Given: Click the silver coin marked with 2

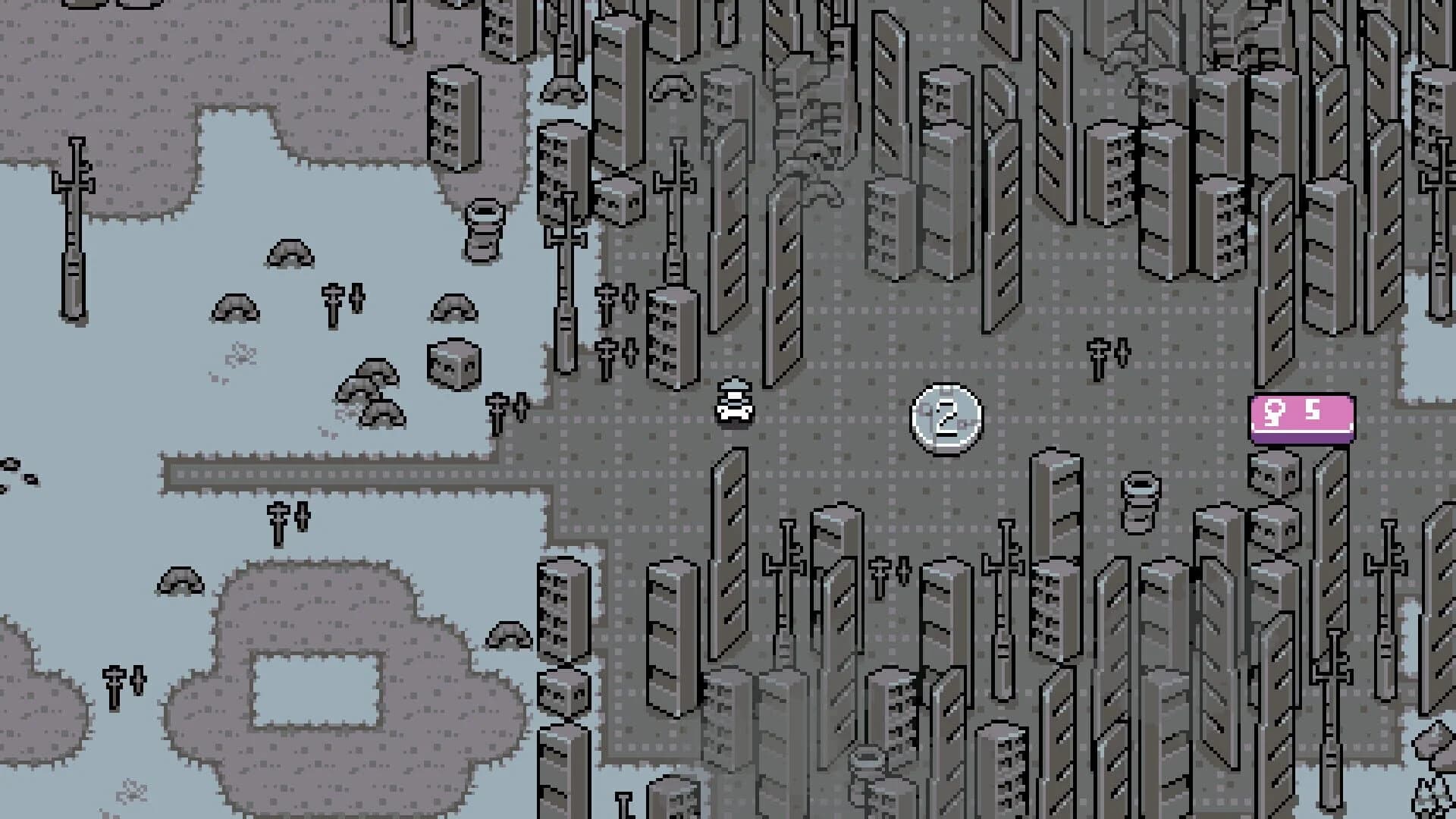Looking at the screenshot, I should tap(950, 413).
